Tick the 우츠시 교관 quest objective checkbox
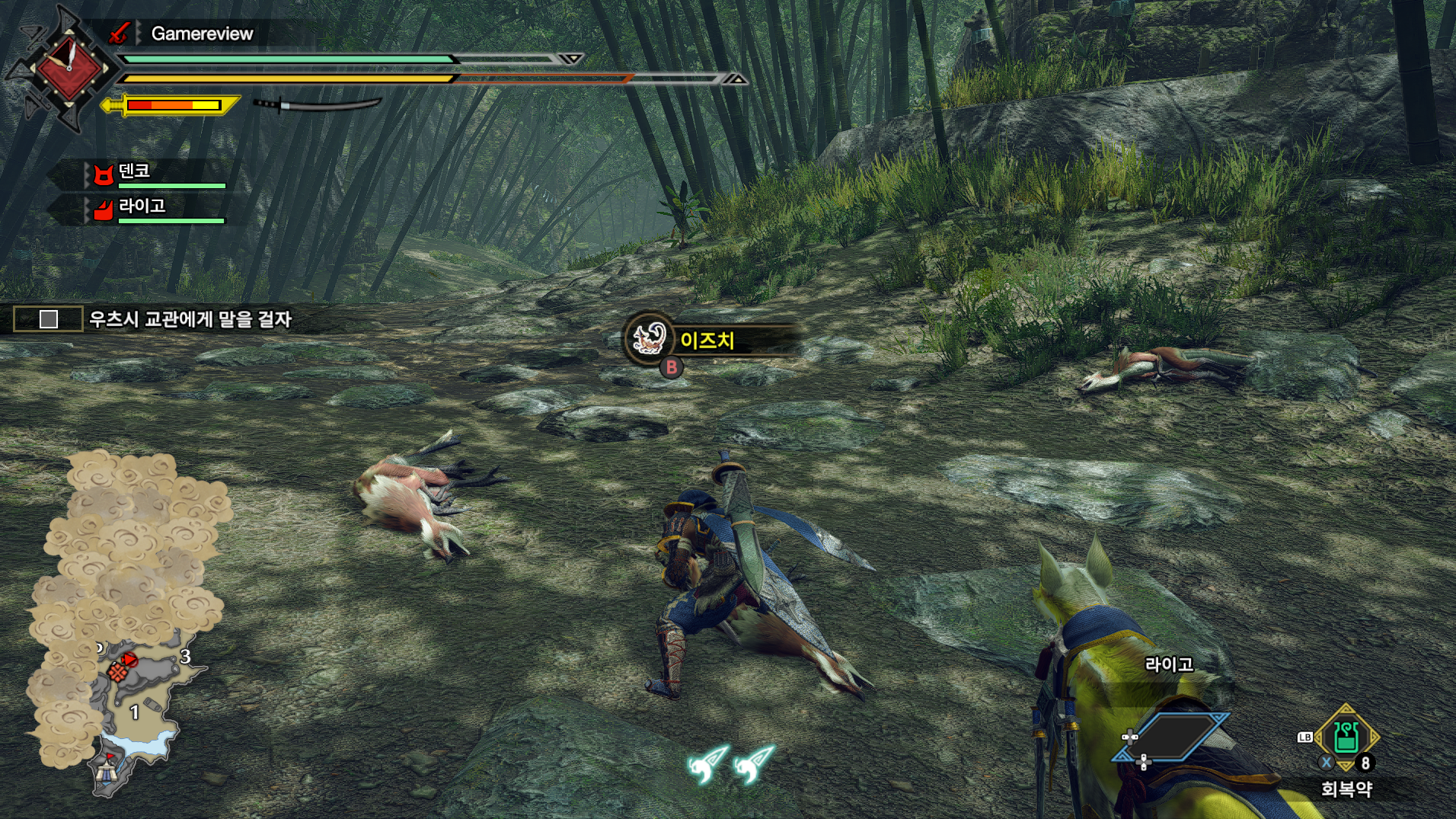The width and height of the screenshot is (1456, 819). pos(49,319)
